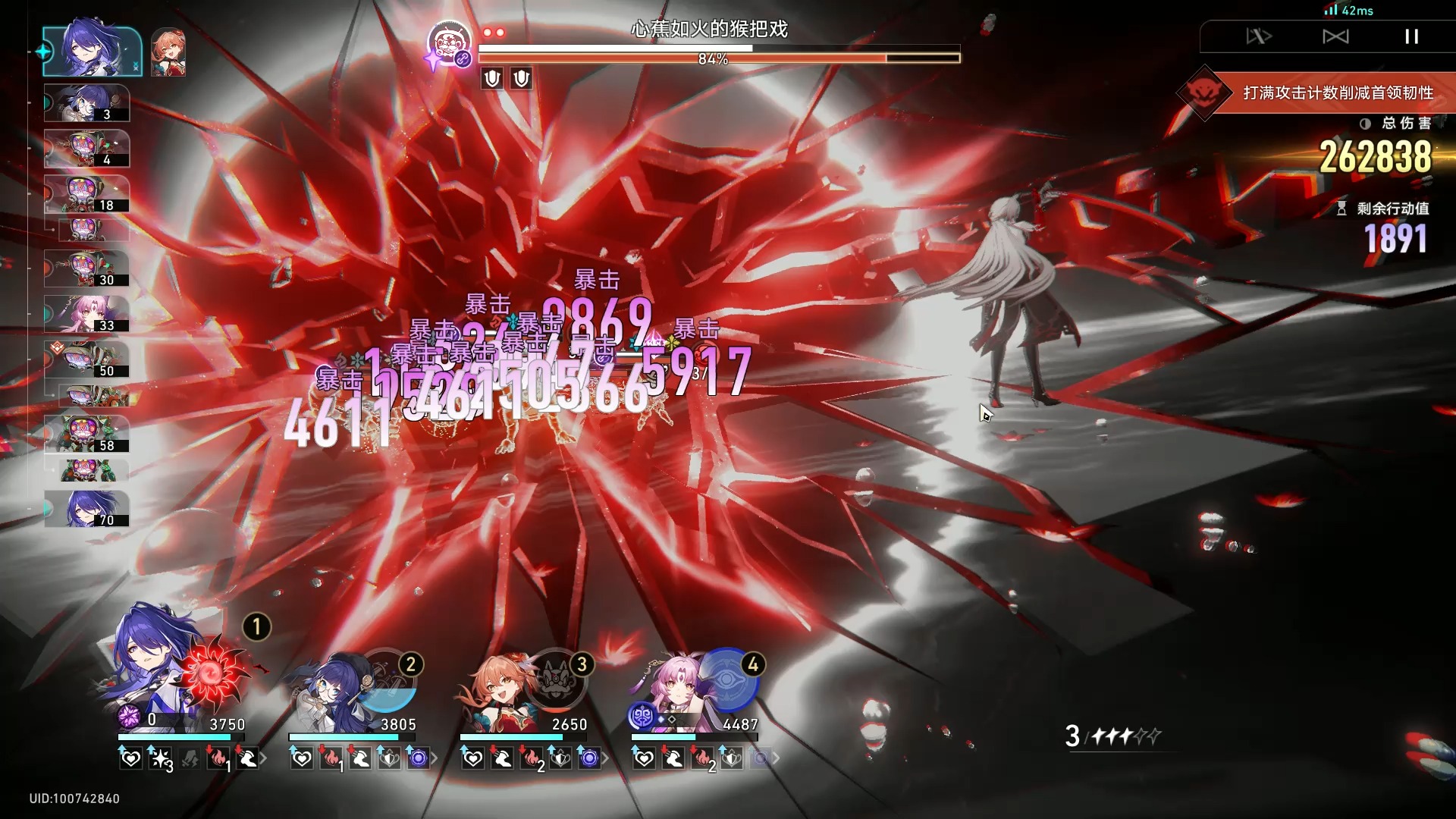Viewport: 1456px width, 819px height.
Task: Expand Fu Xuan's buff list arrow
Action: [776, 758]
